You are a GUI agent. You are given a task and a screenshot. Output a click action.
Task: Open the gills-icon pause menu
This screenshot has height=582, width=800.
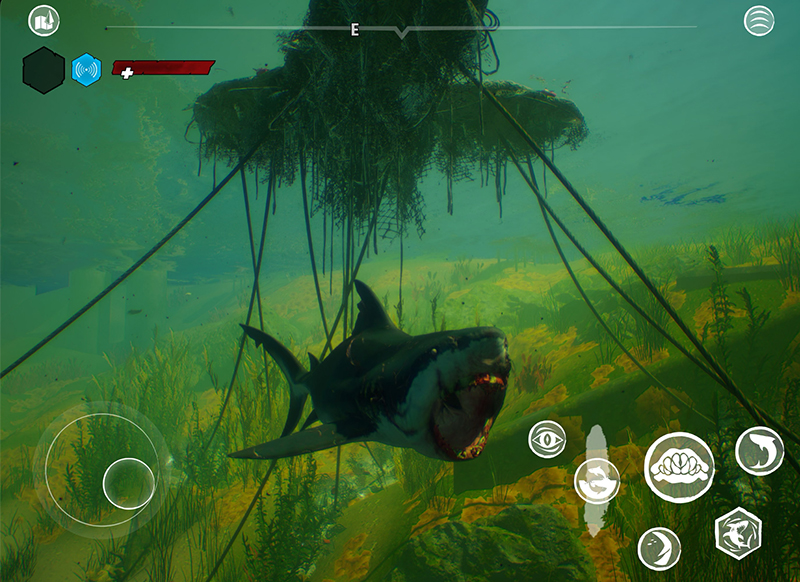click(x=760, y=20)
